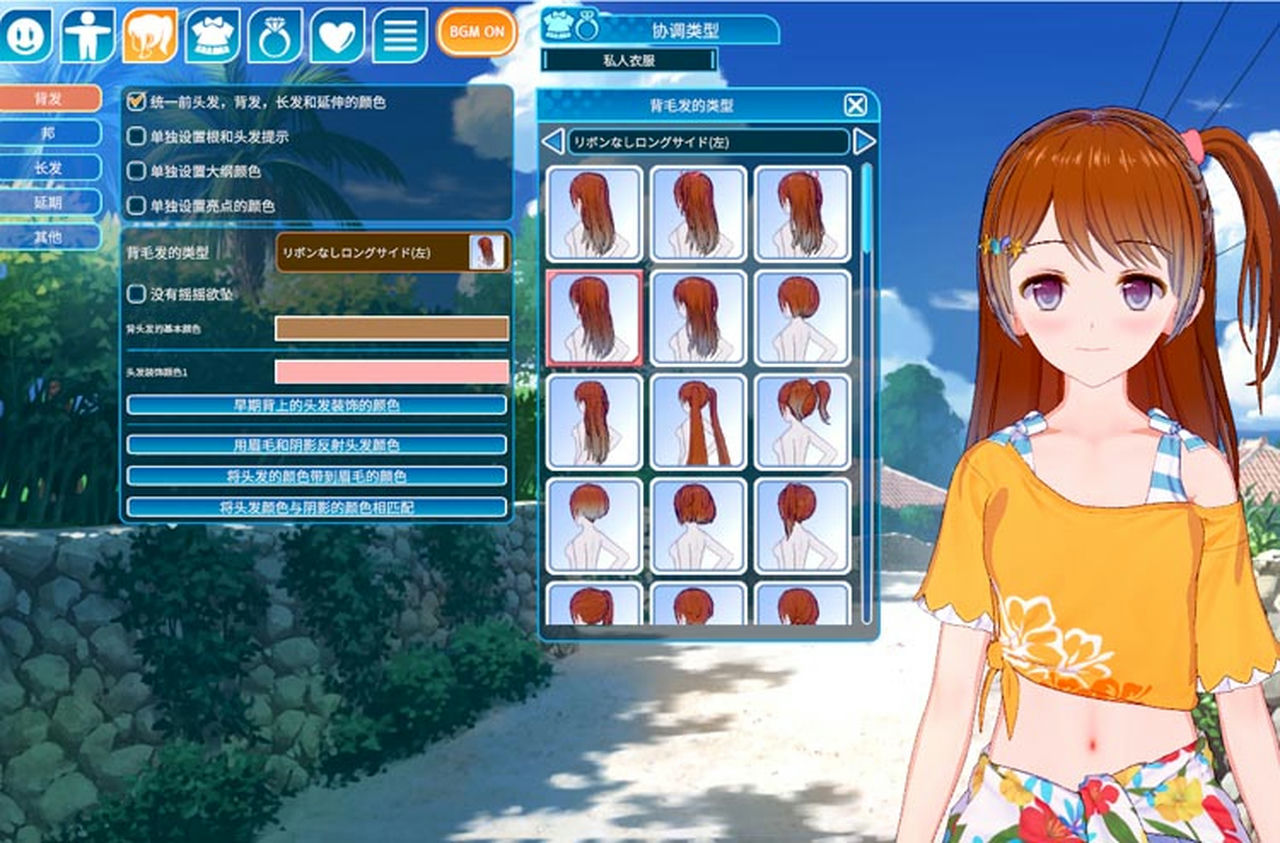This screenshot has width=1280, height=843.
Task: Select the clothing category icon
Action: (x=212, y=35)
